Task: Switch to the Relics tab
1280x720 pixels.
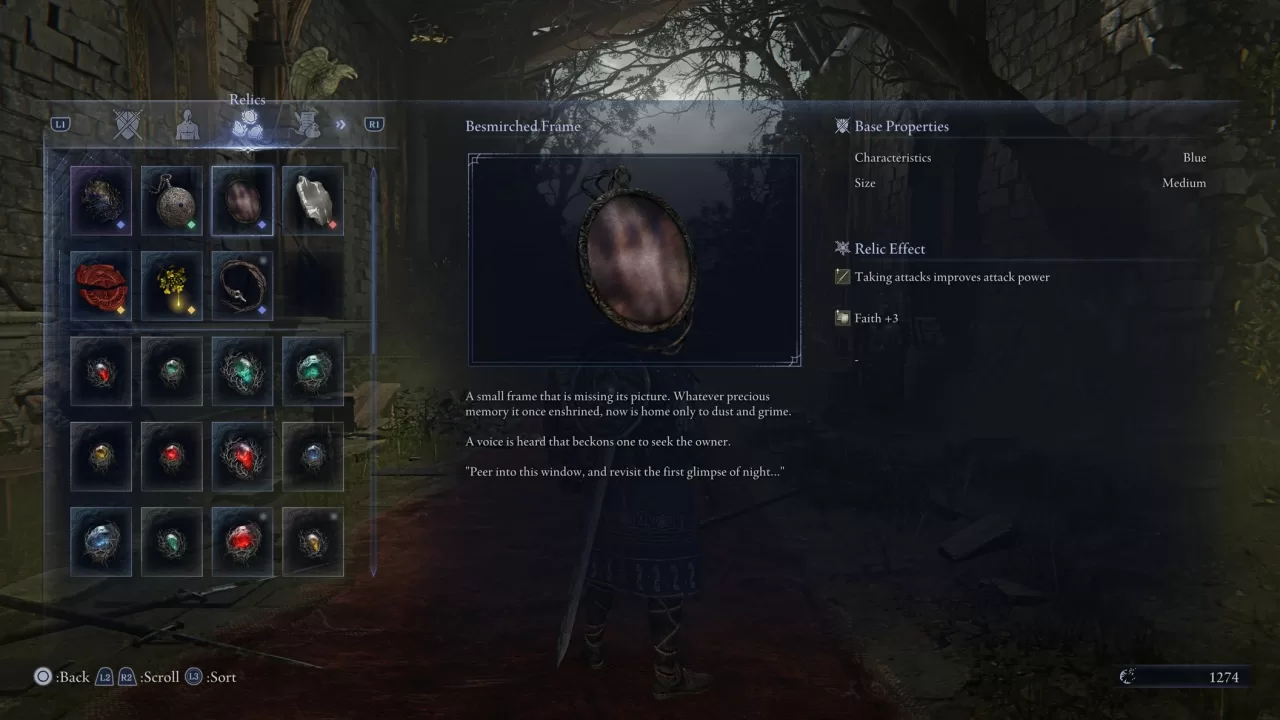Action: click(247, 124)
